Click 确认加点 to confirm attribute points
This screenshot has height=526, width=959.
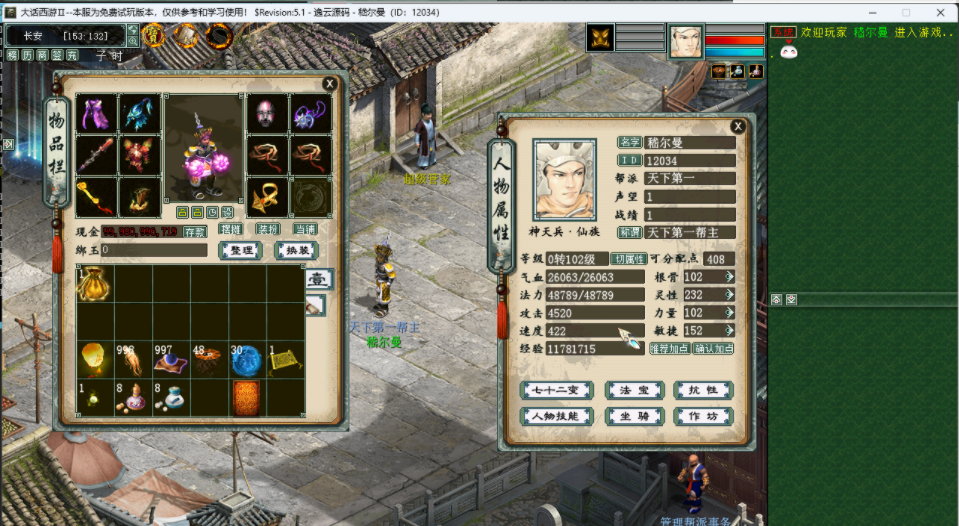pyautogui.click(x=713, y=349)
